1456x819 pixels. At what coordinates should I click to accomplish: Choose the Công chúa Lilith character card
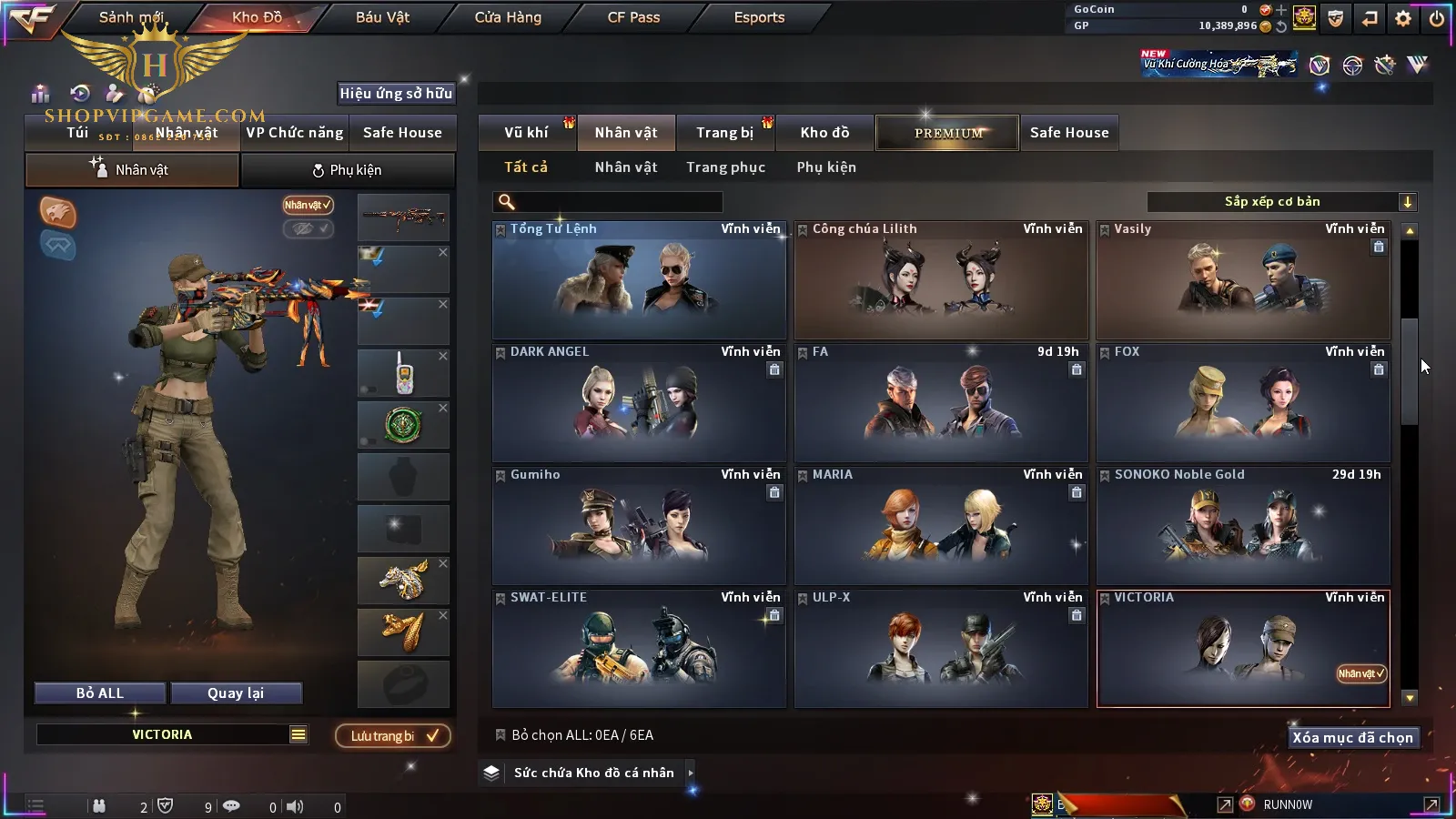coord(941,280)
